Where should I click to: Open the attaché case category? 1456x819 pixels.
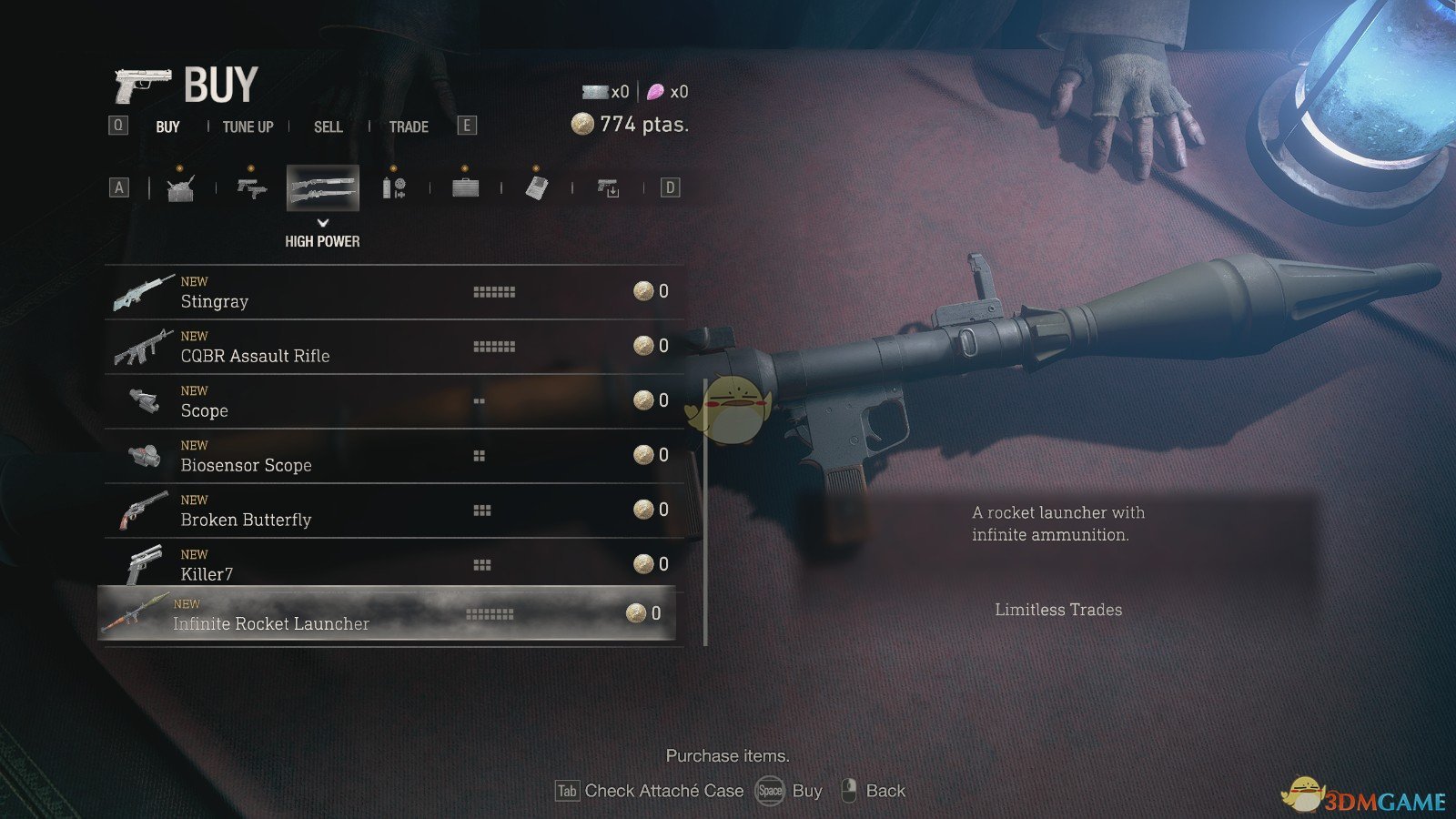[465, 187]
